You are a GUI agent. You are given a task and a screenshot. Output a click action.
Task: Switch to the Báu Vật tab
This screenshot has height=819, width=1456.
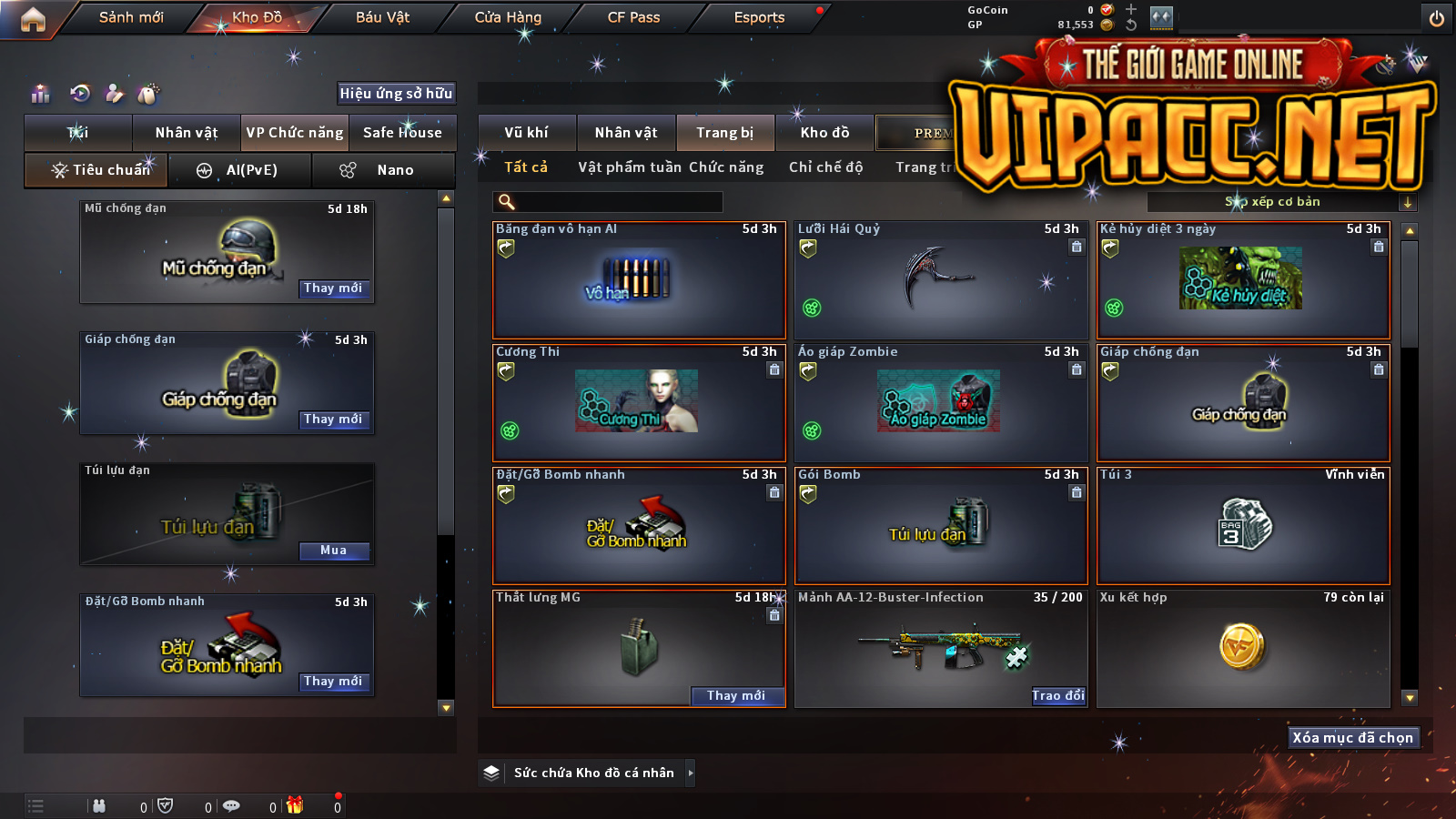382,17
